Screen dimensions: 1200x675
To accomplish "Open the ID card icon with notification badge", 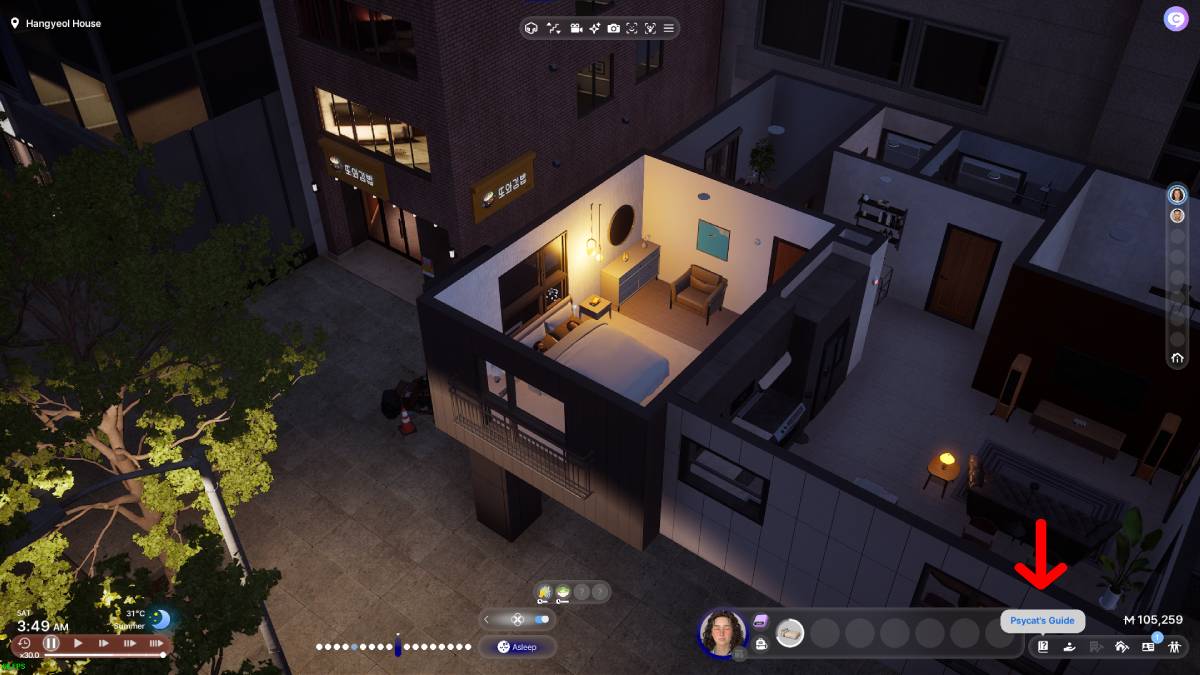I will 1147,646.
